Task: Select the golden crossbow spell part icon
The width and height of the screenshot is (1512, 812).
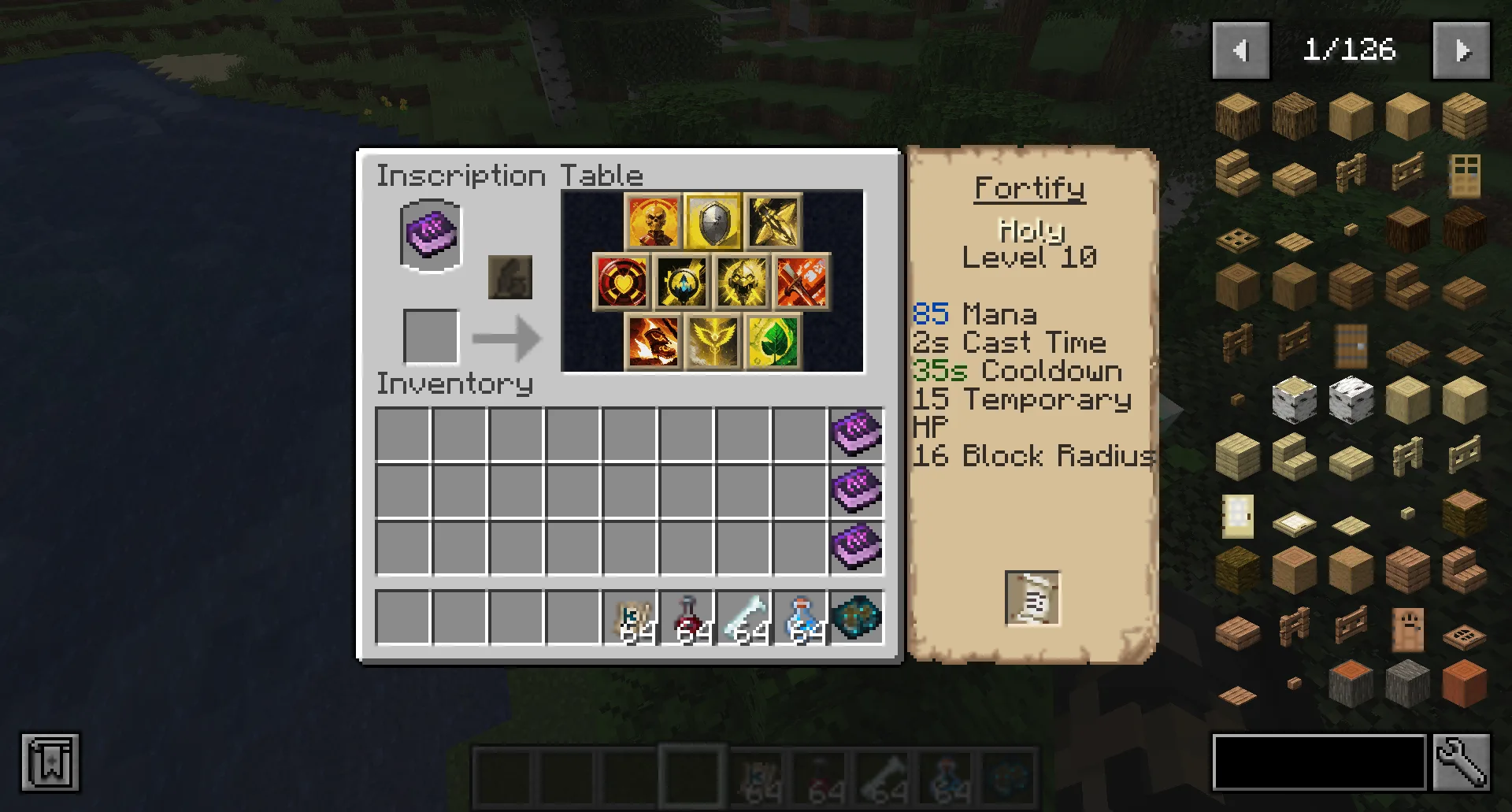Action: click(773, 221)
